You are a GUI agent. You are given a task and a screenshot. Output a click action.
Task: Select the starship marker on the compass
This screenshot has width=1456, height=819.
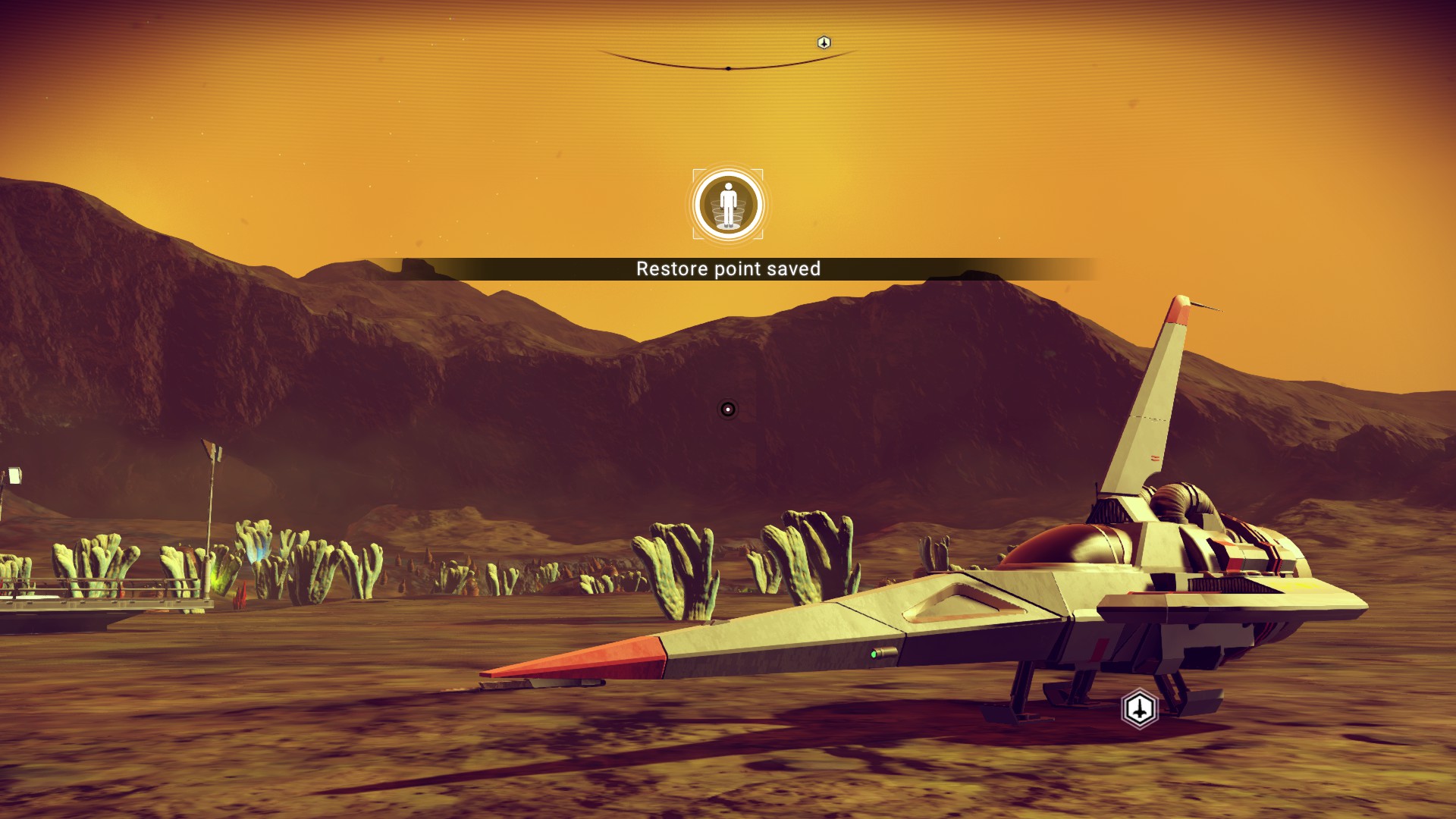tap(824, 42)
